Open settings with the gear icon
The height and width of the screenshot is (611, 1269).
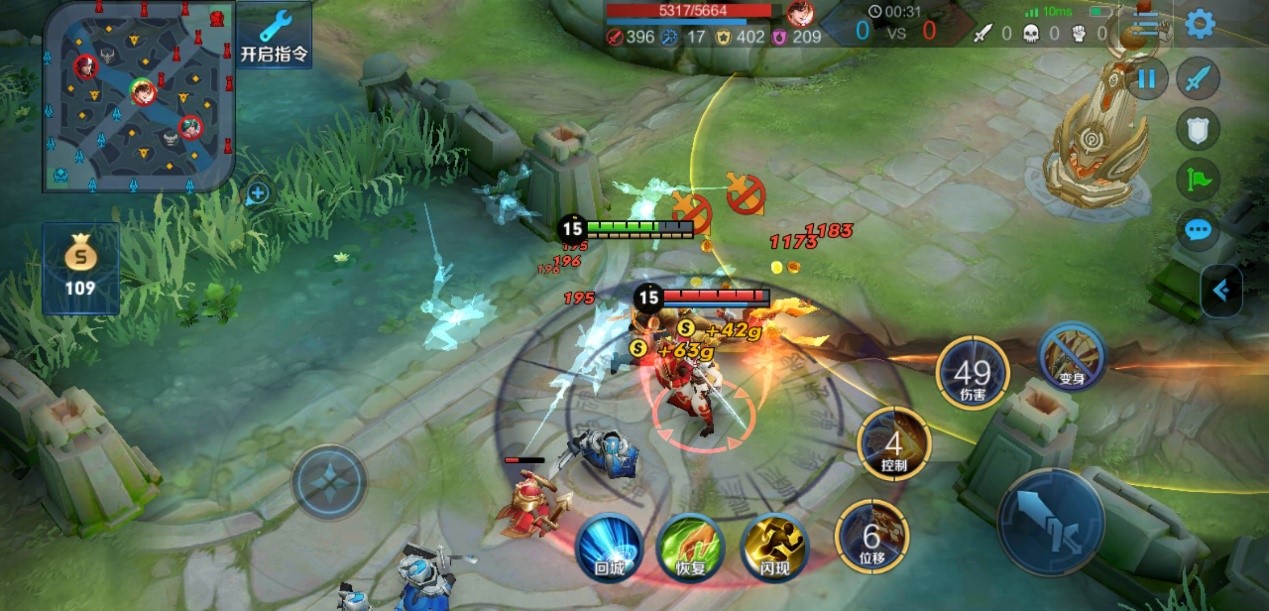[x=1200, y=24]
